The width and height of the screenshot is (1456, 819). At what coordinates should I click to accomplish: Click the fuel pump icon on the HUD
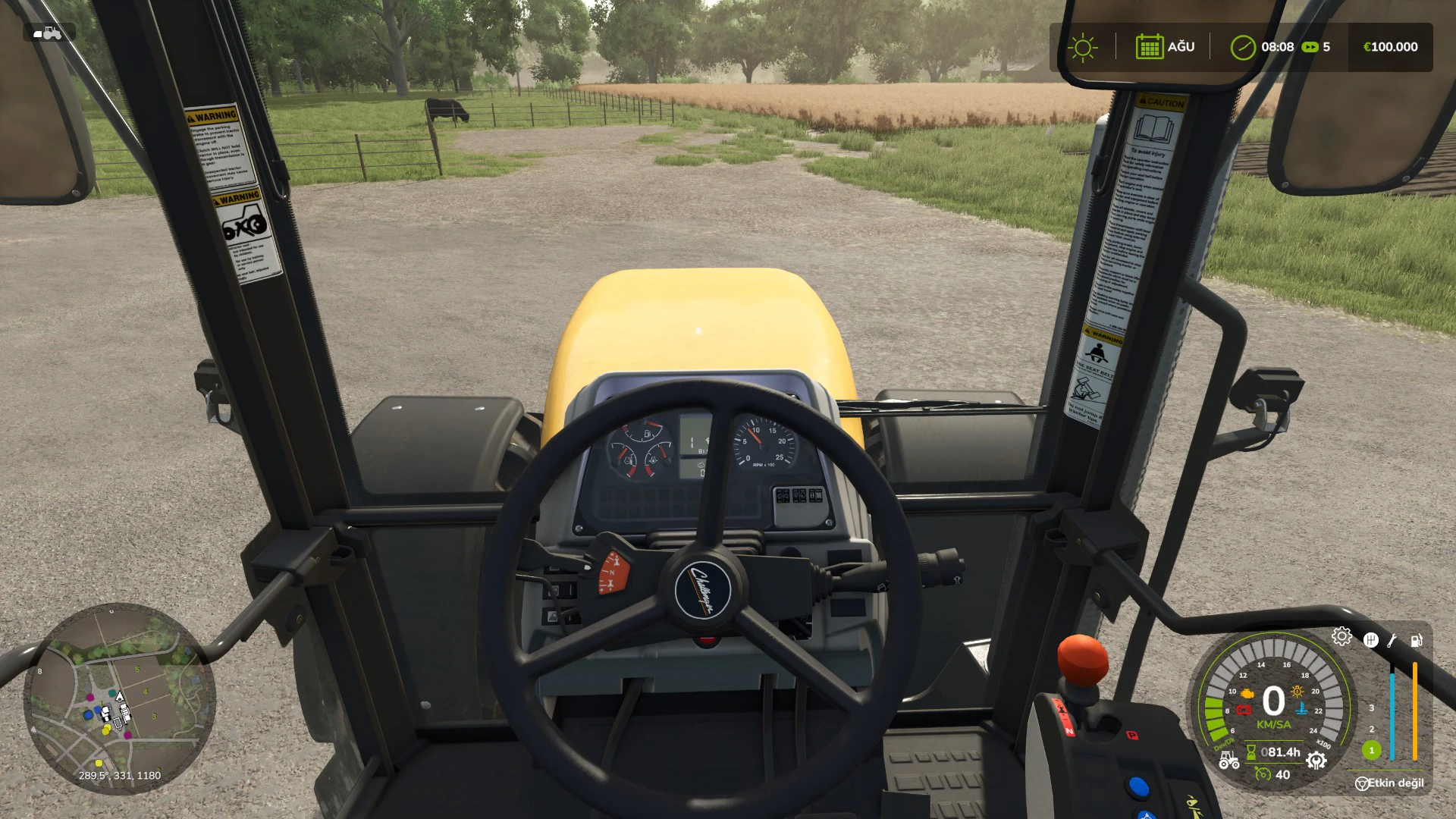pyautogui.click(x=1416, y=639)
